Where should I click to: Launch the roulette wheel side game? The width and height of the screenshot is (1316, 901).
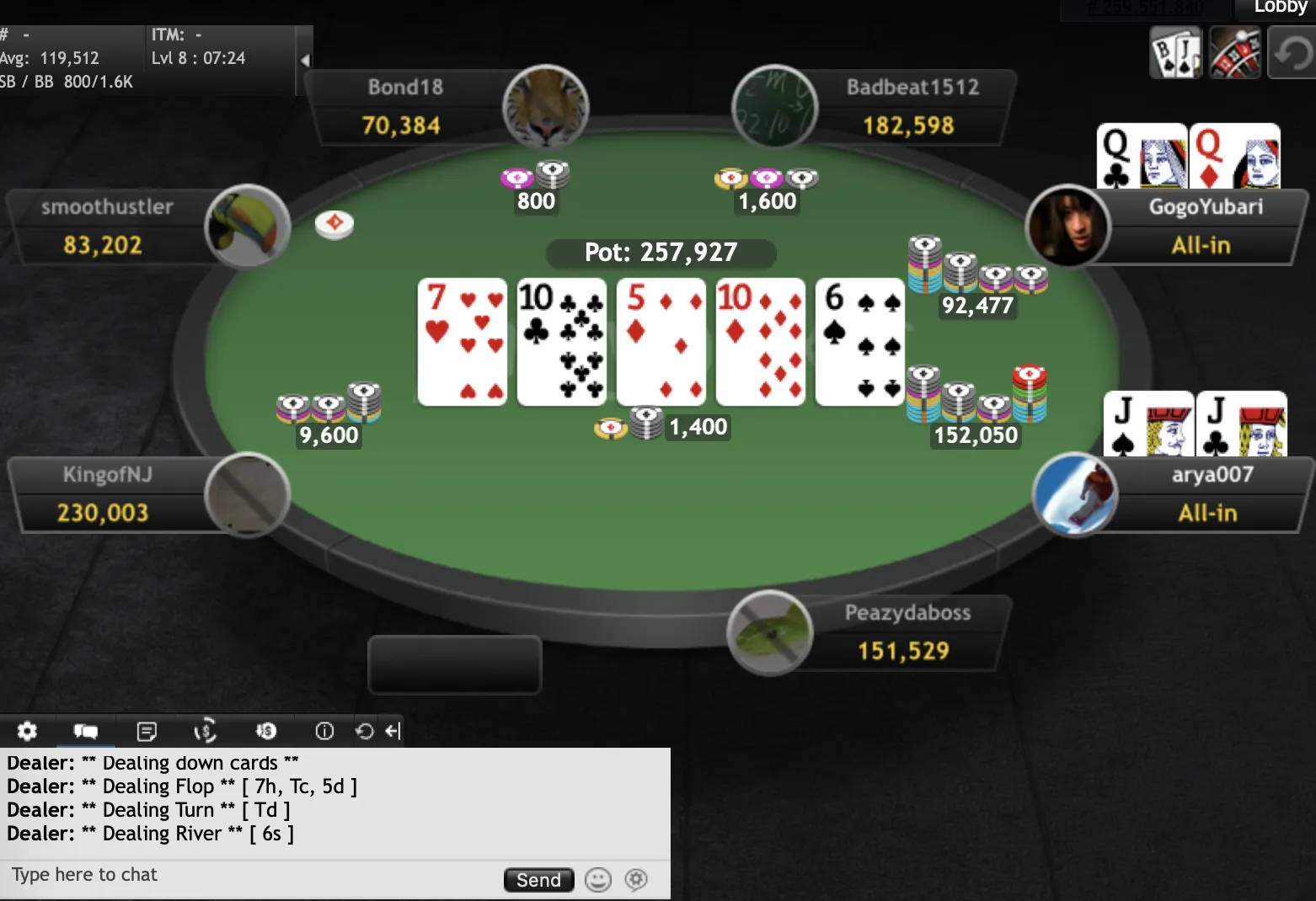(1234, 52)
